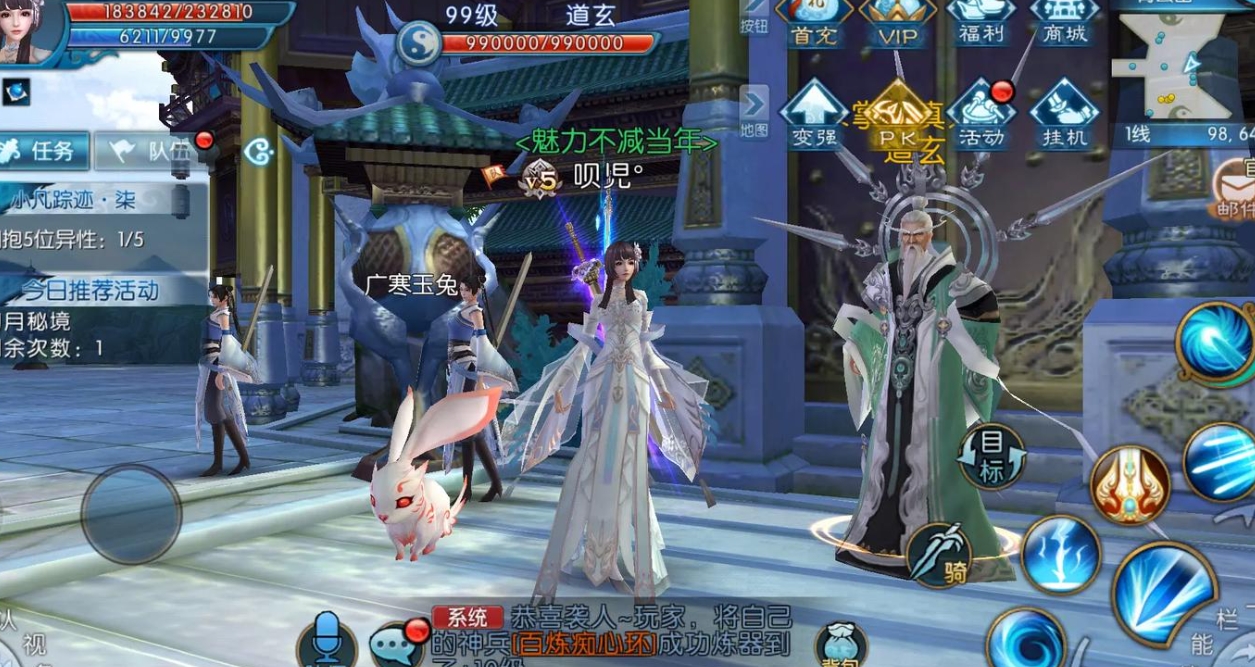This screenshot has height=667, width=1255.
Task: Switch target with the 目标 button
Action: (991, 458)
